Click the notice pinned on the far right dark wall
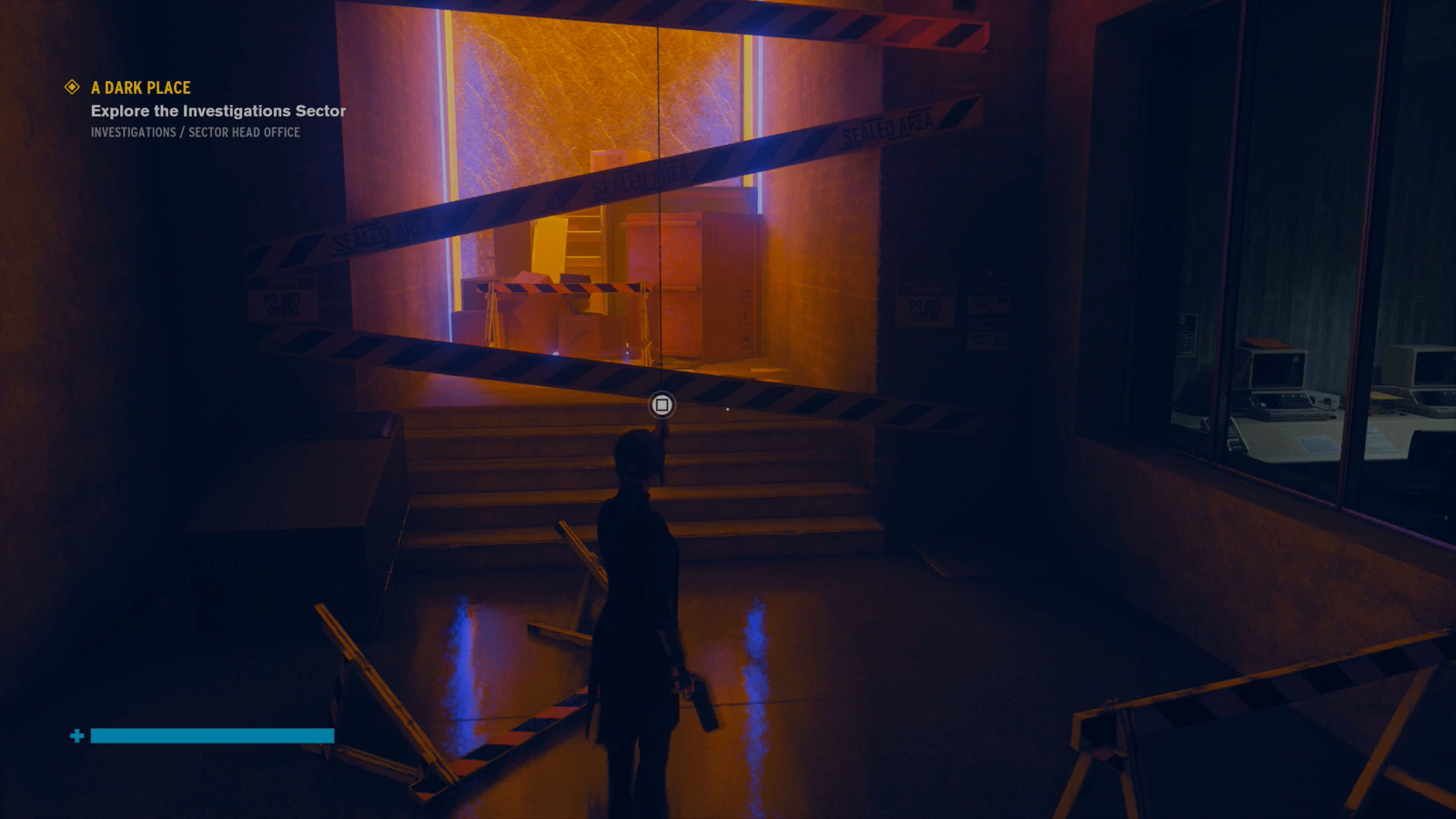Viewport: 1456px width, 819px height. [1185, 337]
